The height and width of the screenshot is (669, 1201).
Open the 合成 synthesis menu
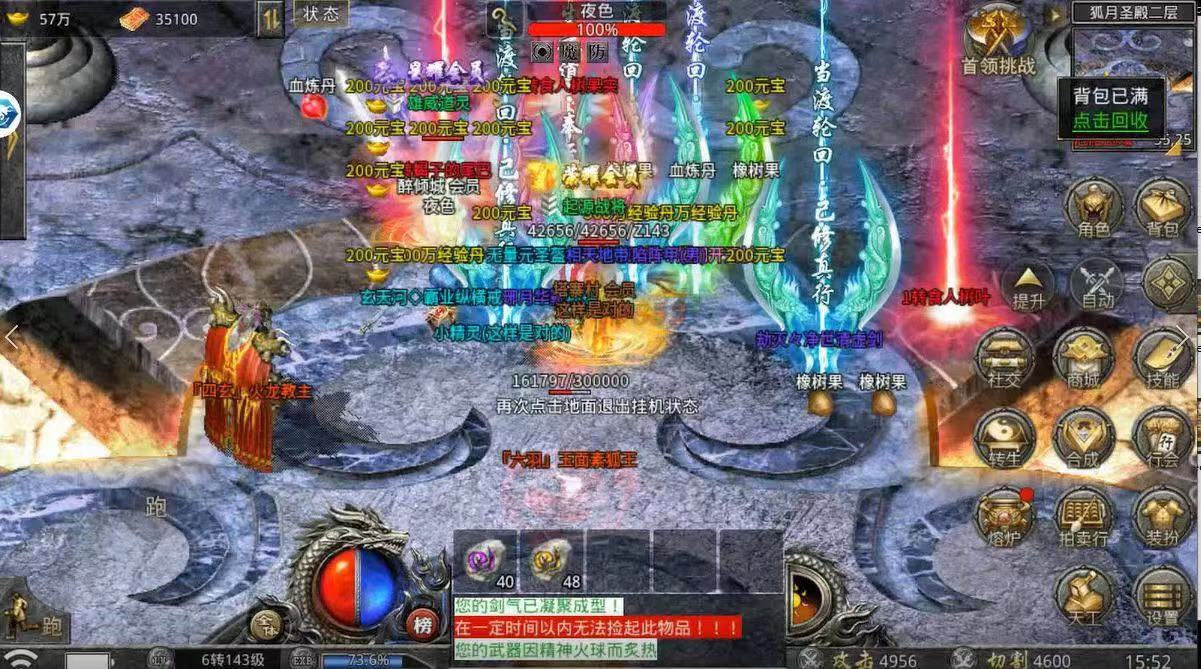coord(1083,436)
